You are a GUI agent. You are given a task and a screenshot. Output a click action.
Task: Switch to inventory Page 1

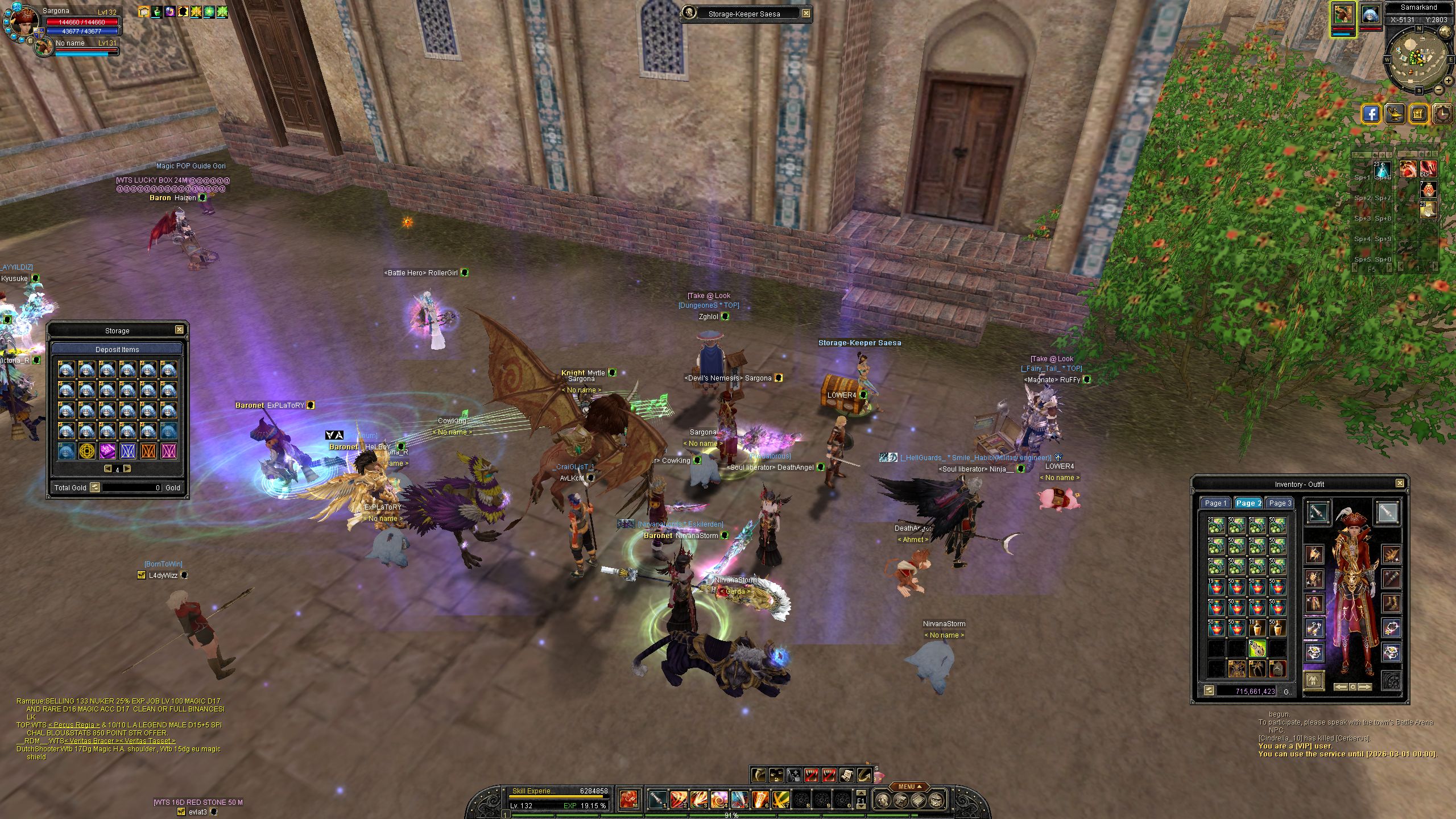tap(1215, 503)
